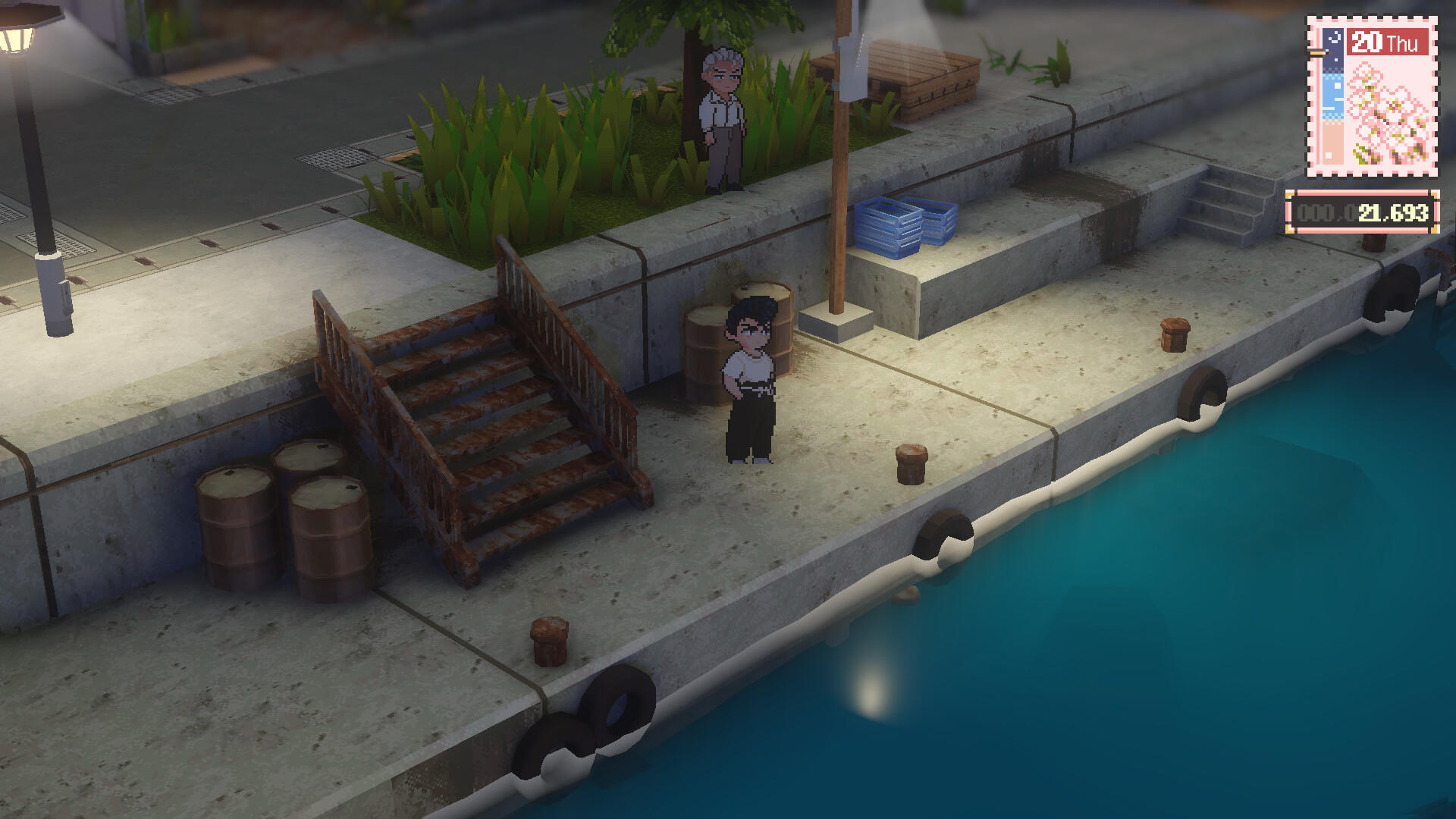The image size is (1456, 819).
Task: Click the blue daytime section of the time gauge
Action: point(1333,95)
